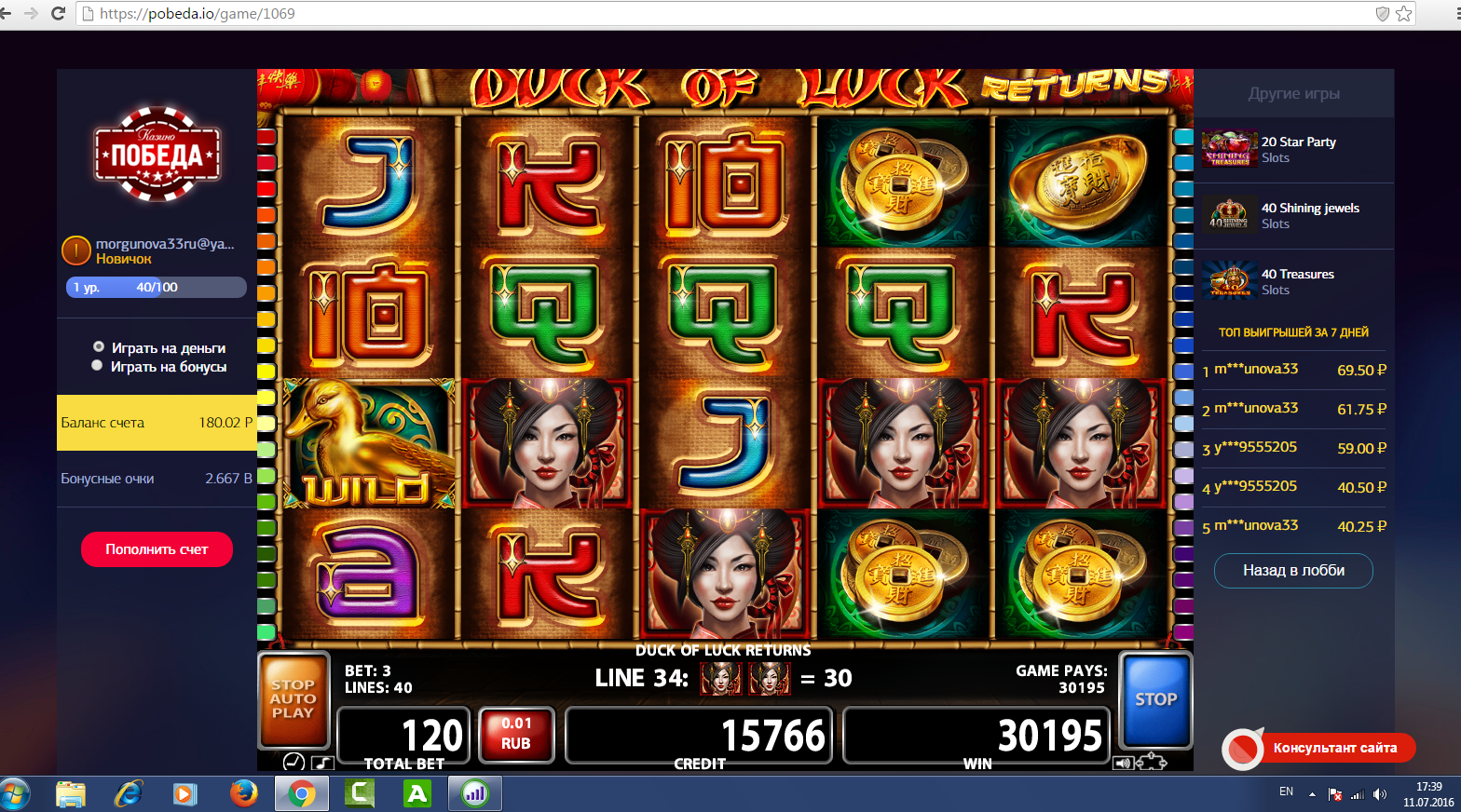The height and width of the screenshot is (812, 1461).
Task: Toggle the speaker sound icon
Action: [x=1123, y=764]
